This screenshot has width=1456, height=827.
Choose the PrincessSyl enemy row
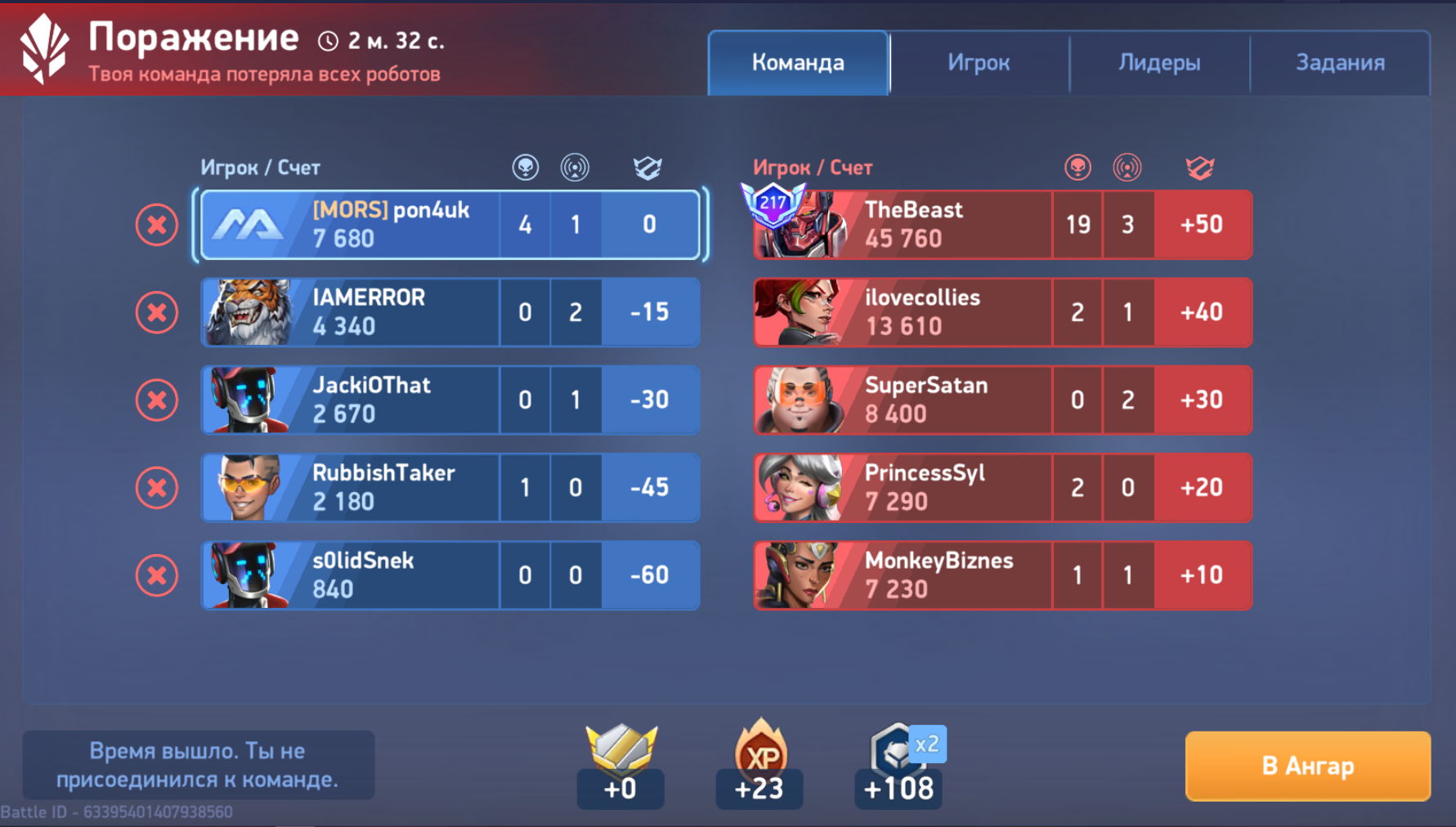point(1002,488)
